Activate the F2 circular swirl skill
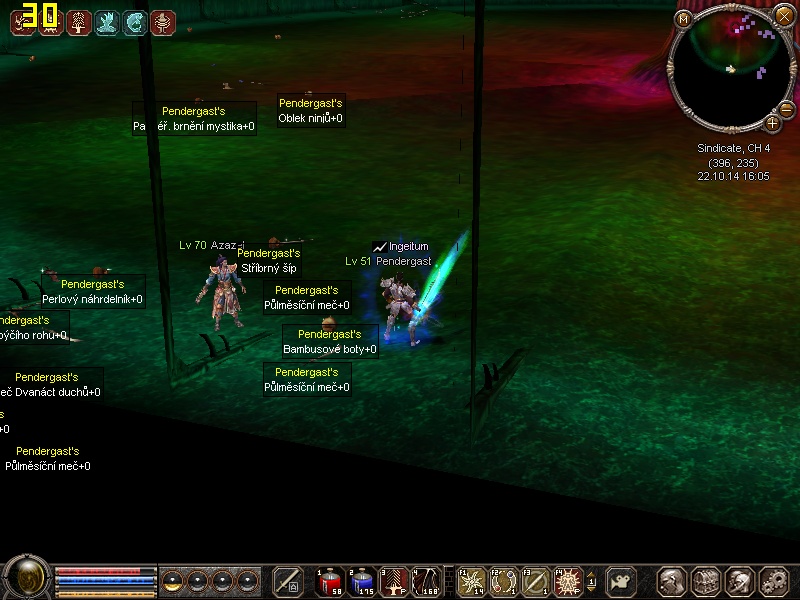This screenshot has width=800, height=600. (x=504, y=581)
